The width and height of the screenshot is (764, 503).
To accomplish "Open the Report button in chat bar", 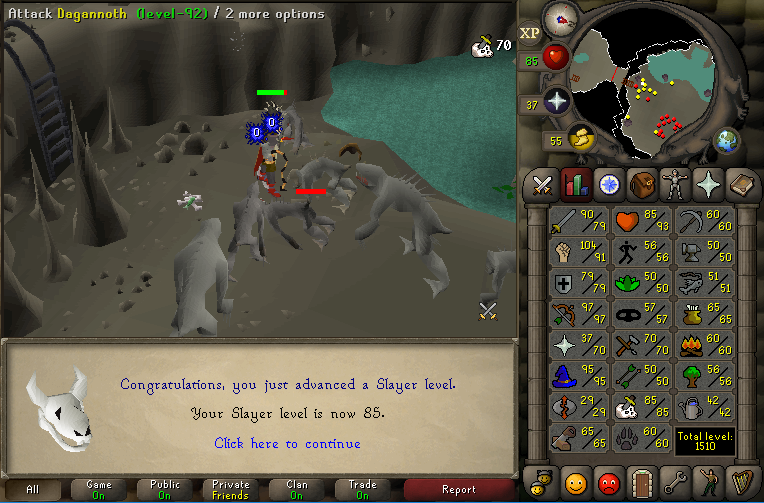I will pos(458,489).
